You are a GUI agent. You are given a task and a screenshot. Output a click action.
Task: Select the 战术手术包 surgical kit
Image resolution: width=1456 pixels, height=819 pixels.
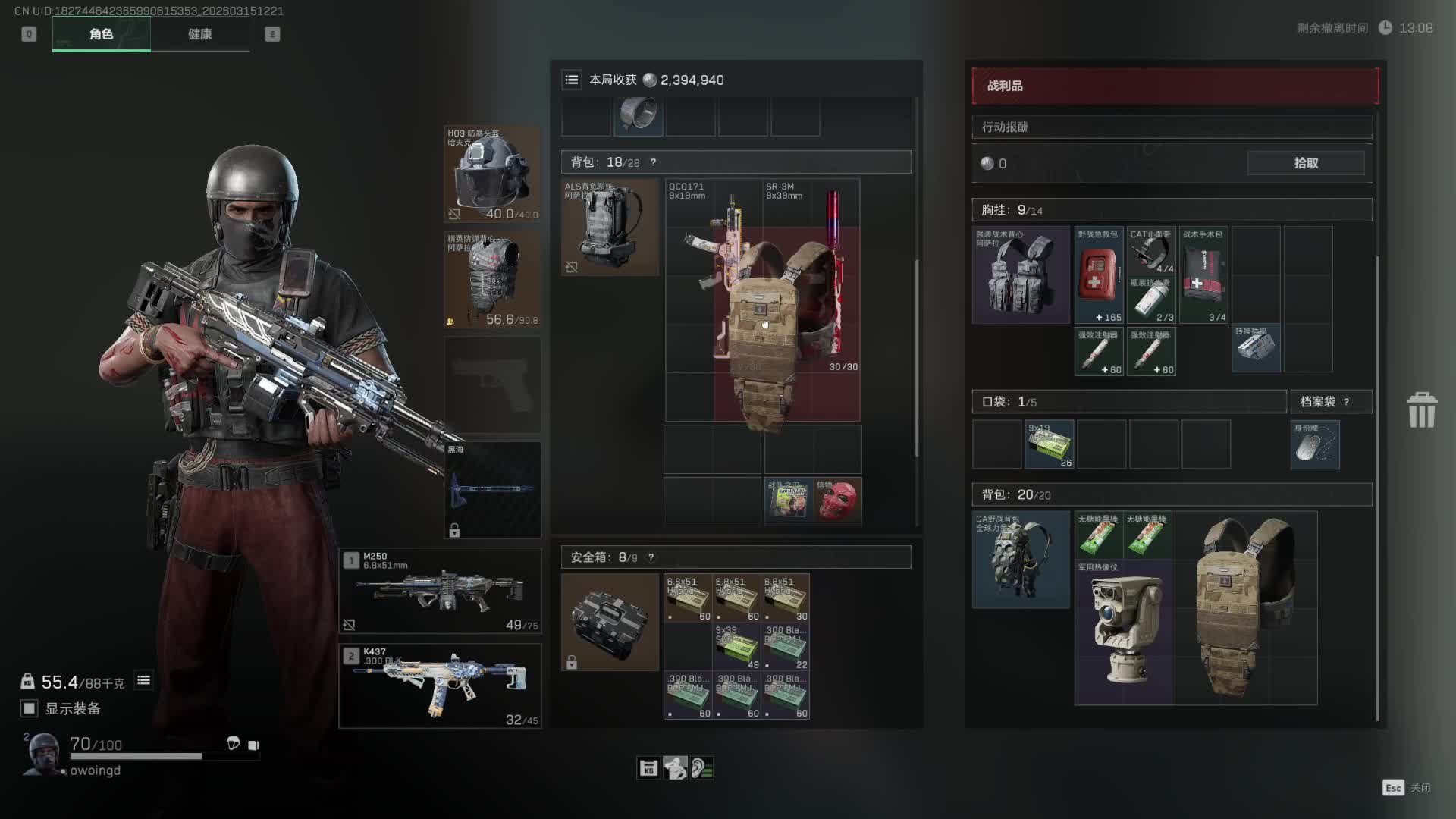(1203, 275)
